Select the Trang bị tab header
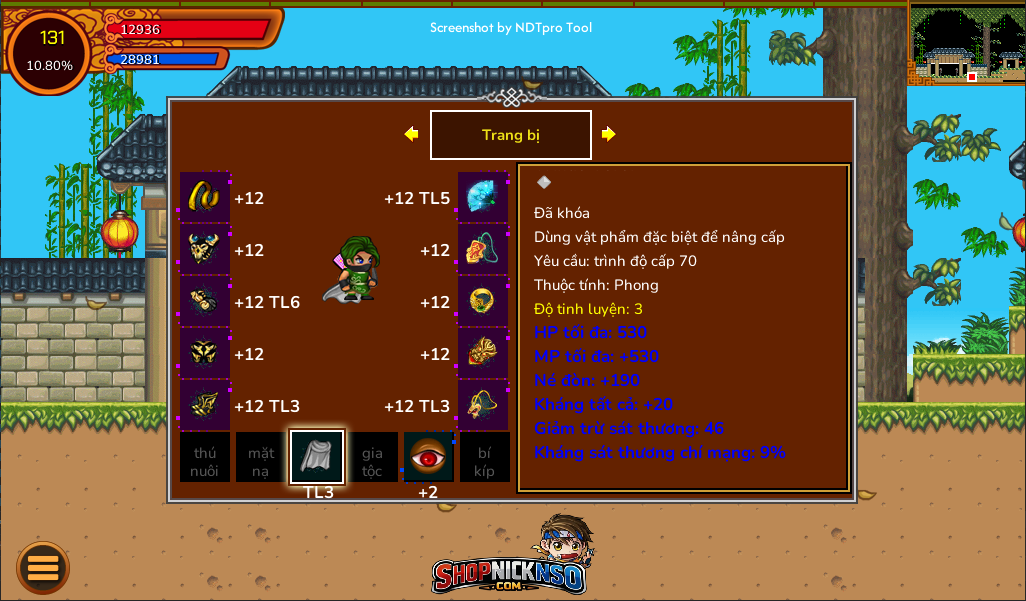This screenshot has width=1026, height=601. point(510,135)
